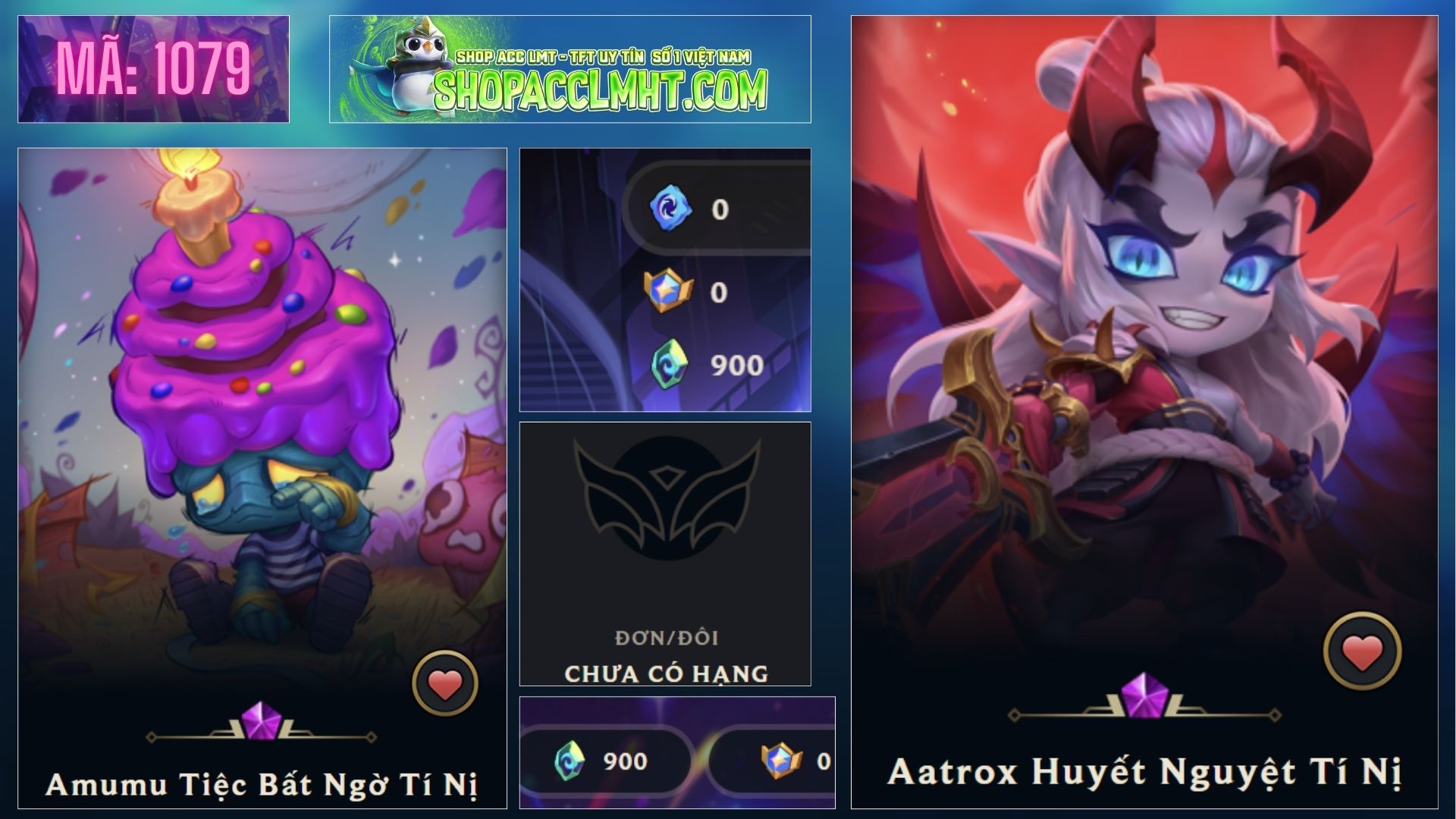This screenshot has width=1456, height=819.
Task: Toggle the heart on Aatrox Huyết Nguyệt card
Action: (x=1362, y=651)
